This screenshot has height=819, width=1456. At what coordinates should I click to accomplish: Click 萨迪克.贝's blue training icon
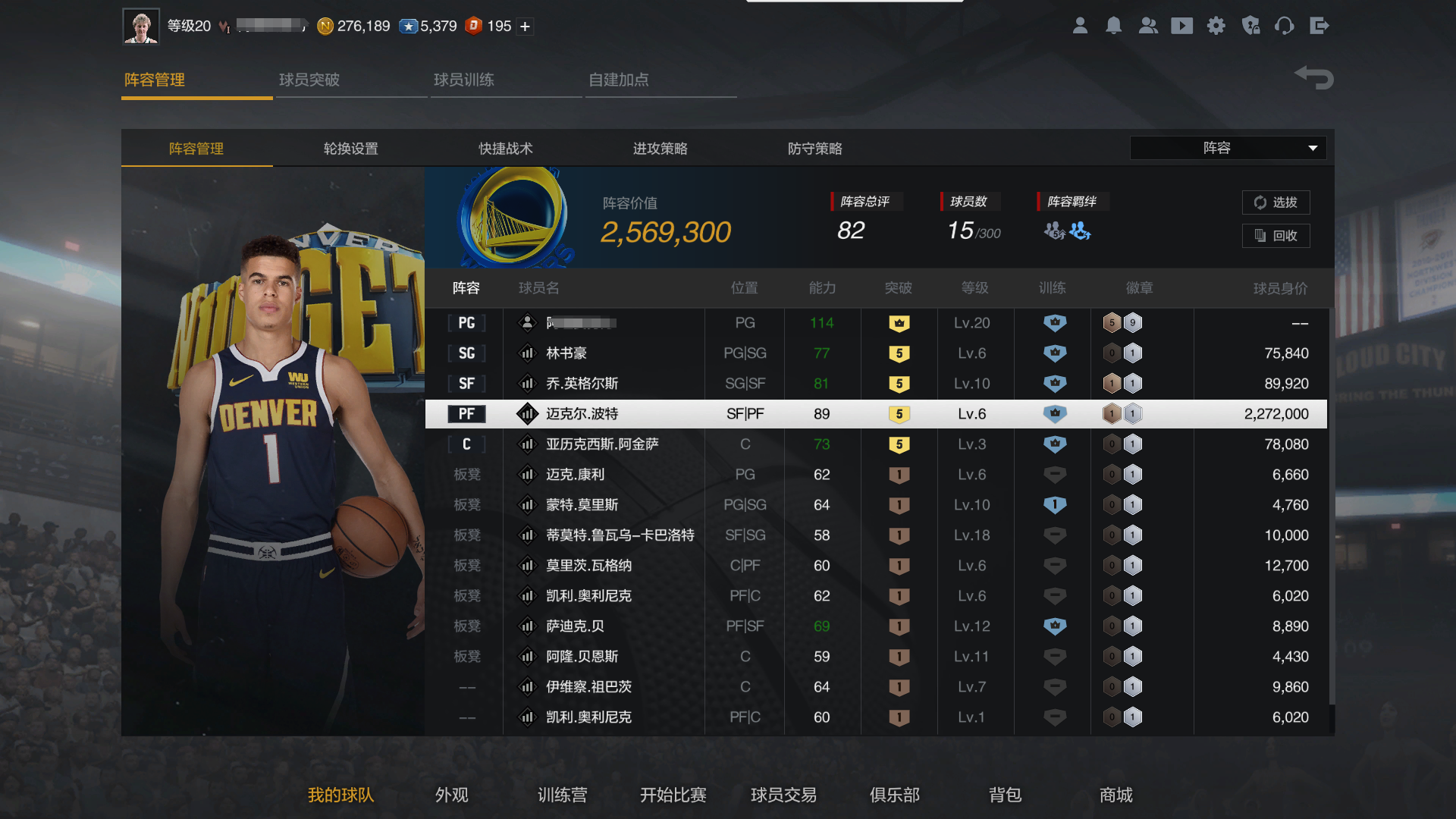(1054, 626)
